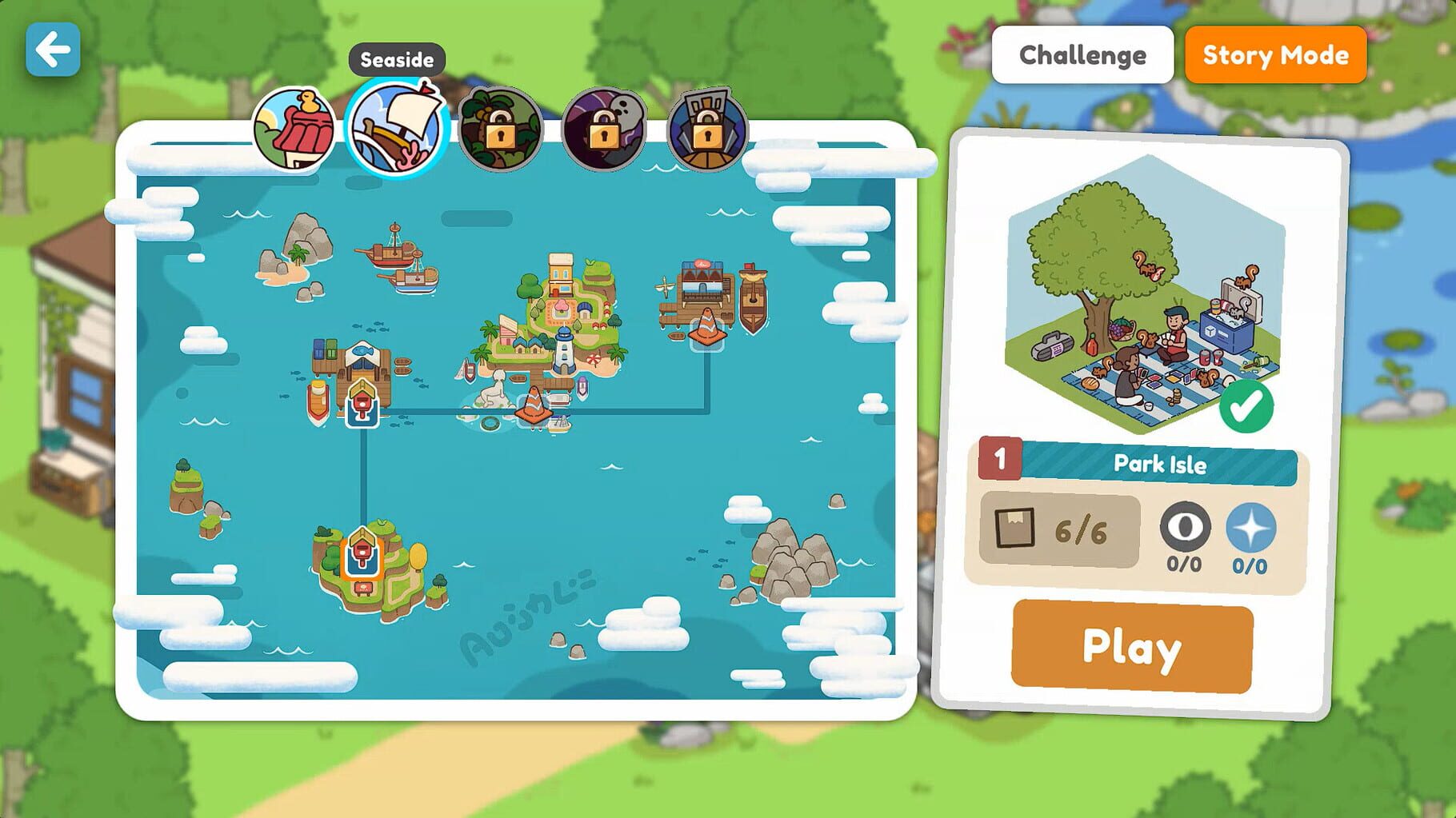Click the back arrow in top-left corner
Image resolution: width=1456 pixels, height=818 pixels.
(52, 48)
